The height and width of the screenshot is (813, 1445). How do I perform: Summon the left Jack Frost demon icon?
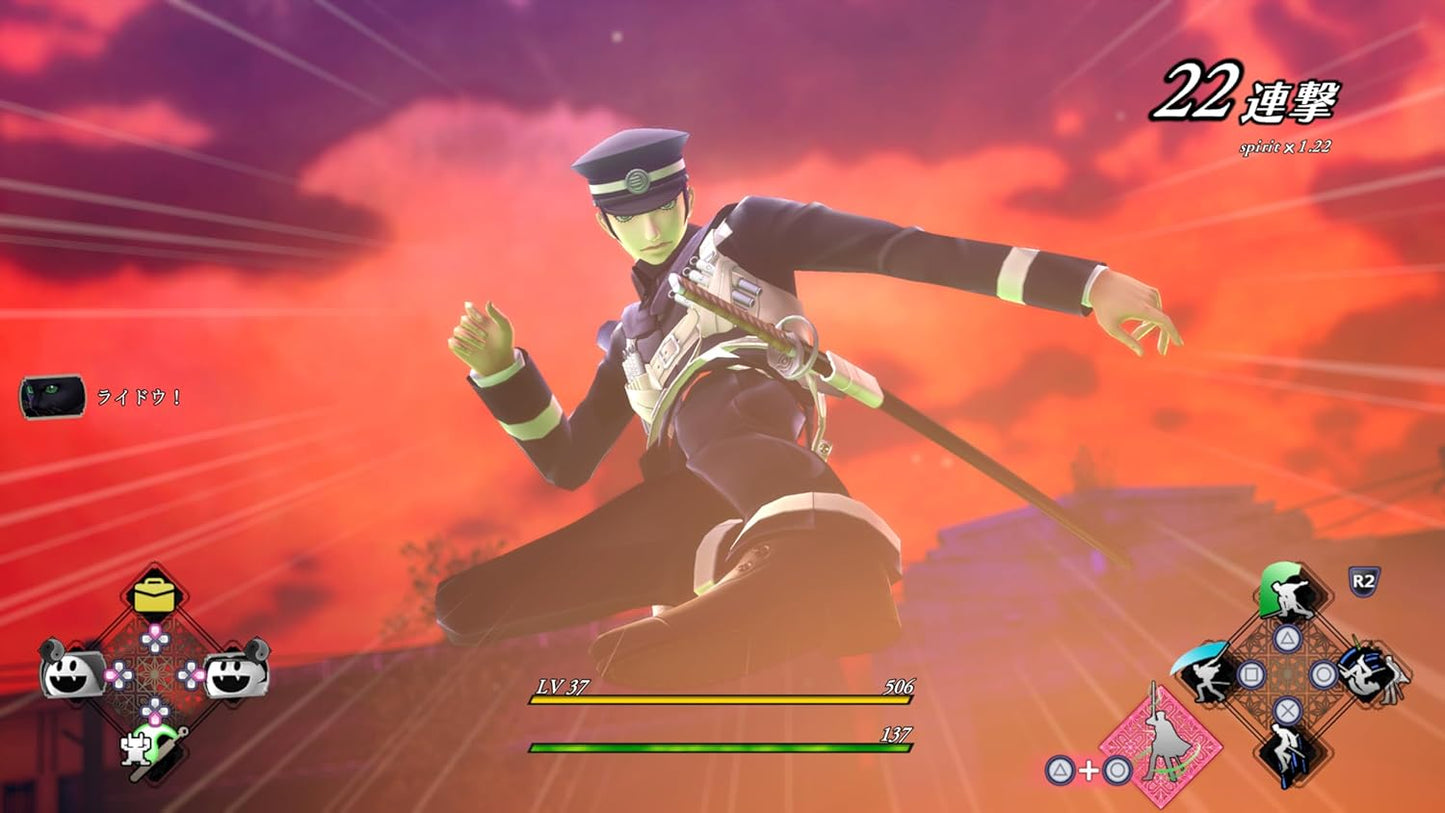[71, 673]
